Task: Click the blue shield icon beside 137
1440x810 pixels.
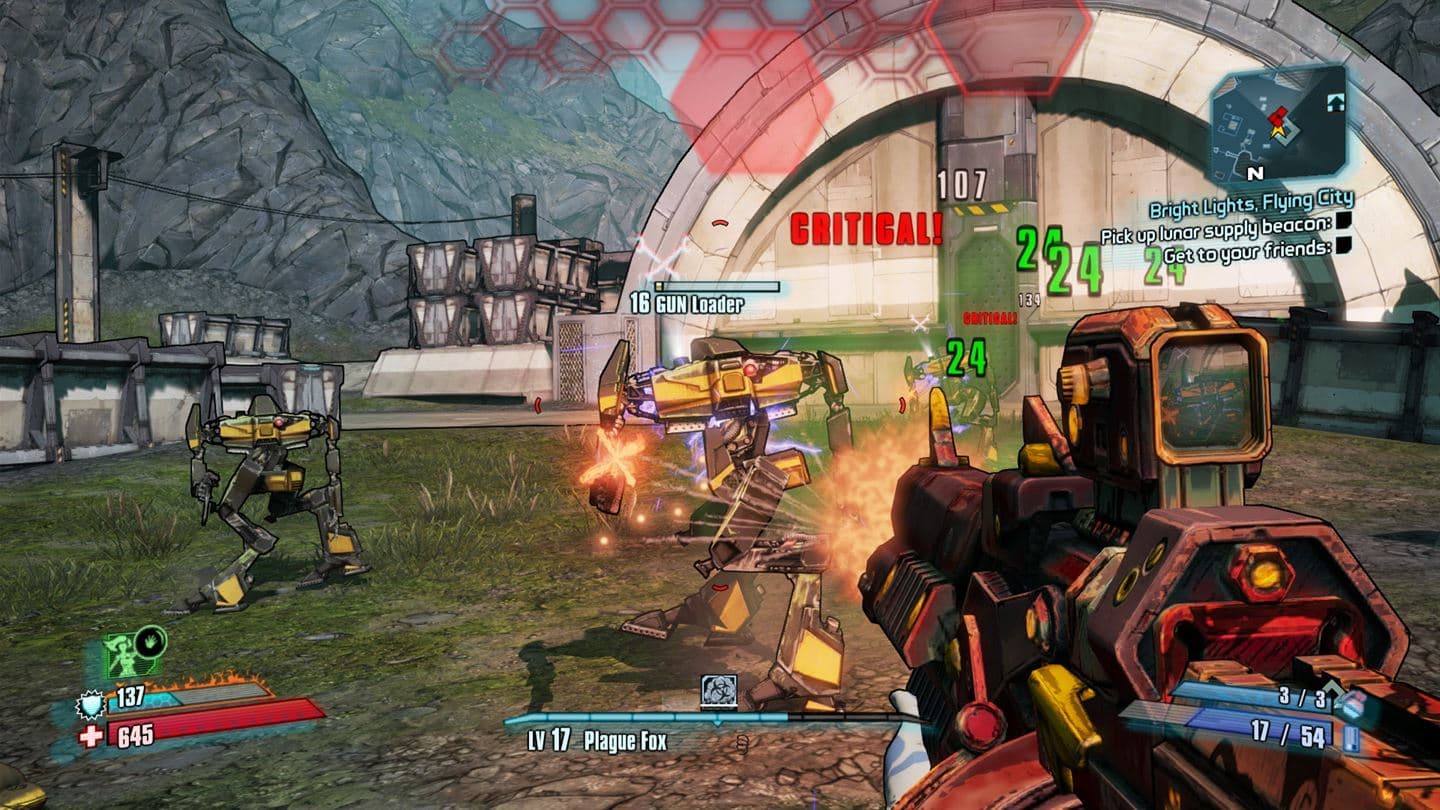Action: pyautogui.click(x=90, y=705)
